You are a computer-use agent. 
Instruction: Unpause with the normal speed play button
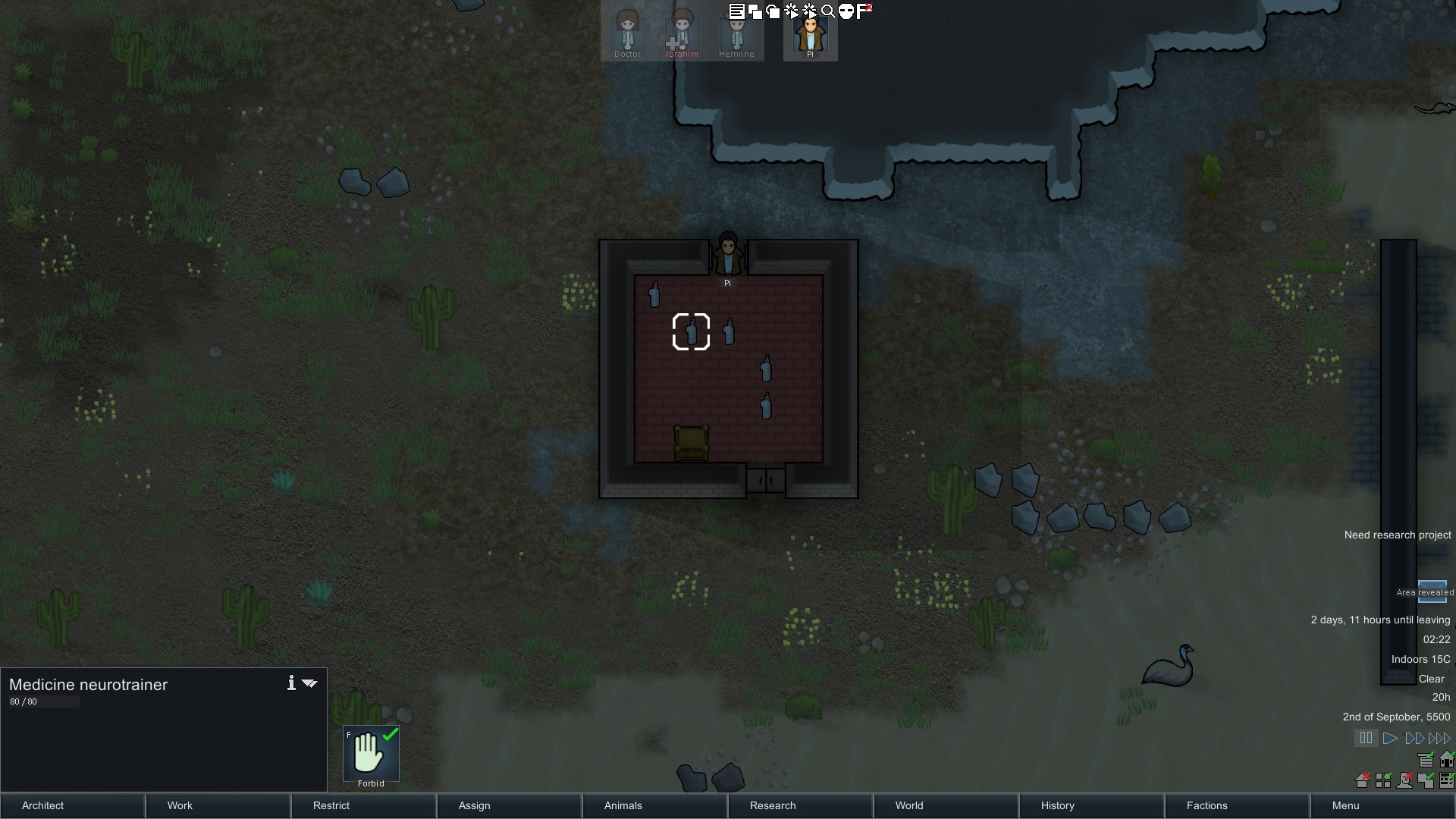point(1390,738)
